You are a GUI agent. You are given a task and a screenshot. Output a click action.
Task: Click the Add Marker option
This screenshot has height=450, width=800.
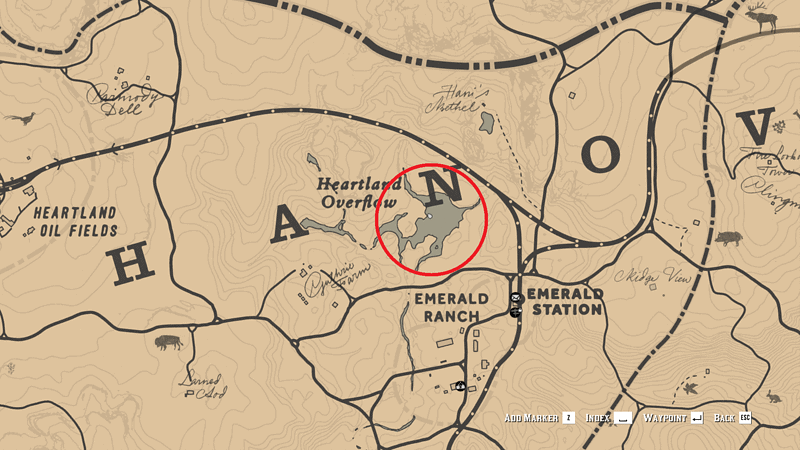coord(540,417)
